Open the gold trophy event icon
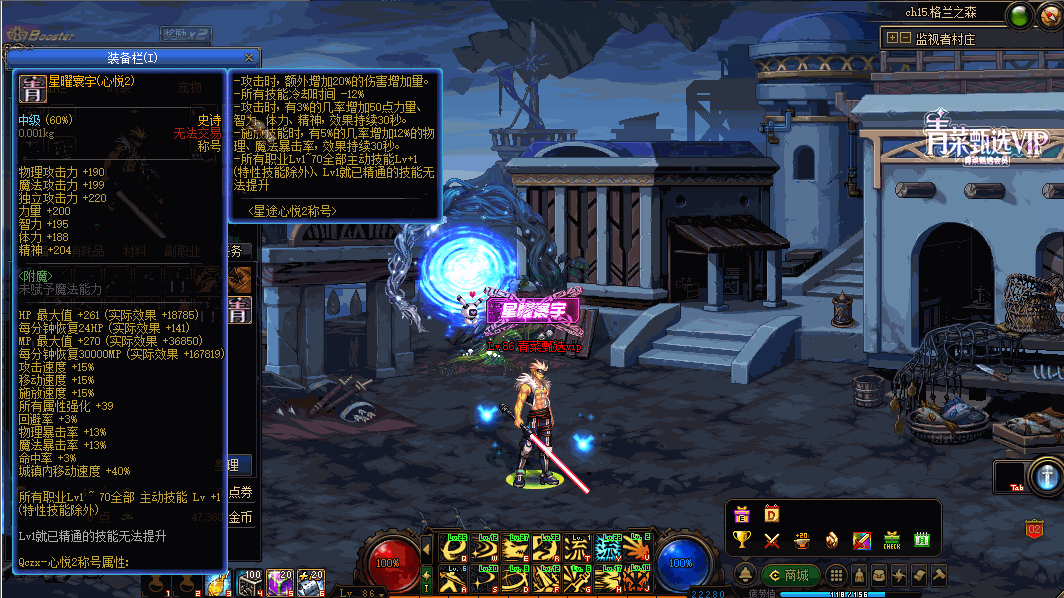 point(742,540)
